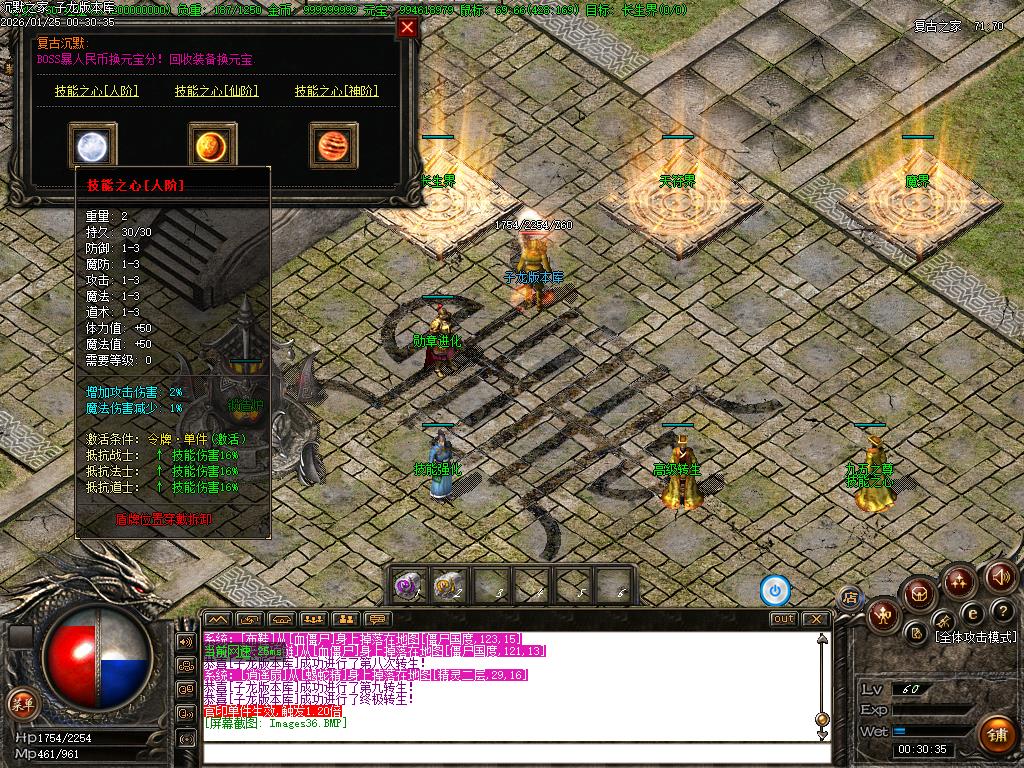The image size is (1024, 768).
Task: Toggle sound with the speaker button
Action: point(1001,576)
